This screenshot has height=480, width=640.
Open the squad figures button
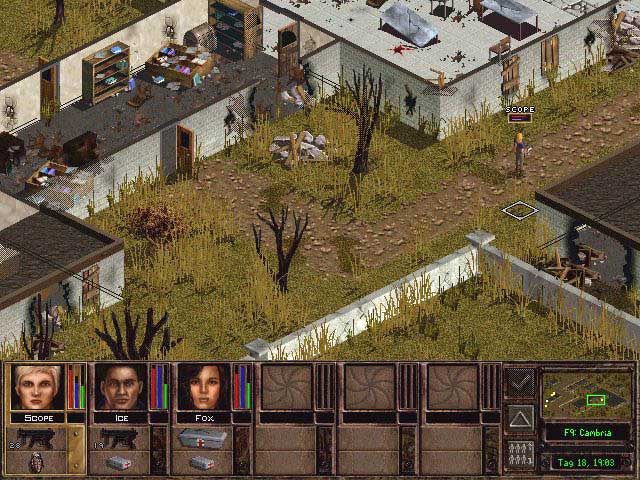(x=520, y=454)
